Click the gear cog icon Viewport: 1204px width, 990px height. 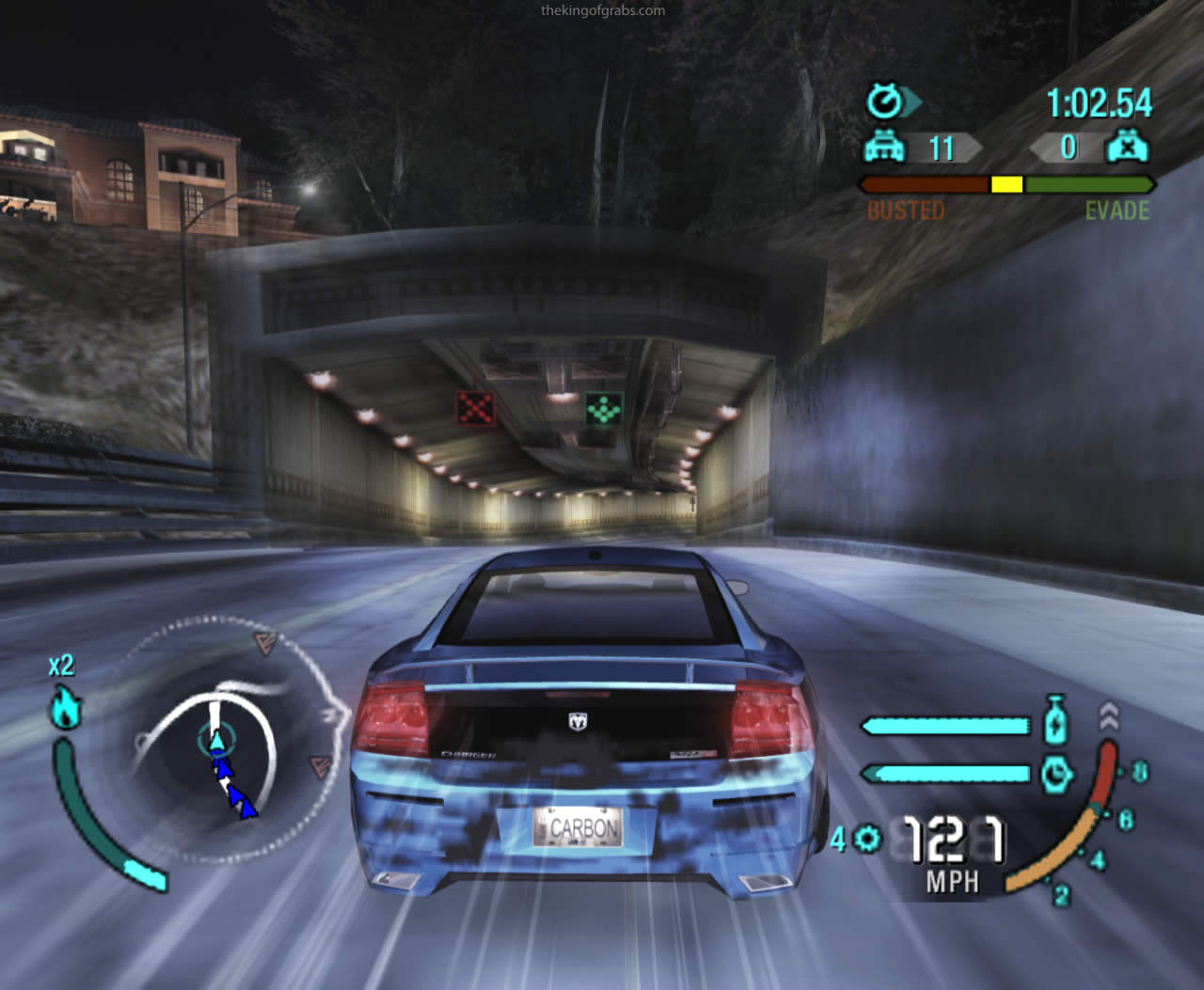coord(870,839)
